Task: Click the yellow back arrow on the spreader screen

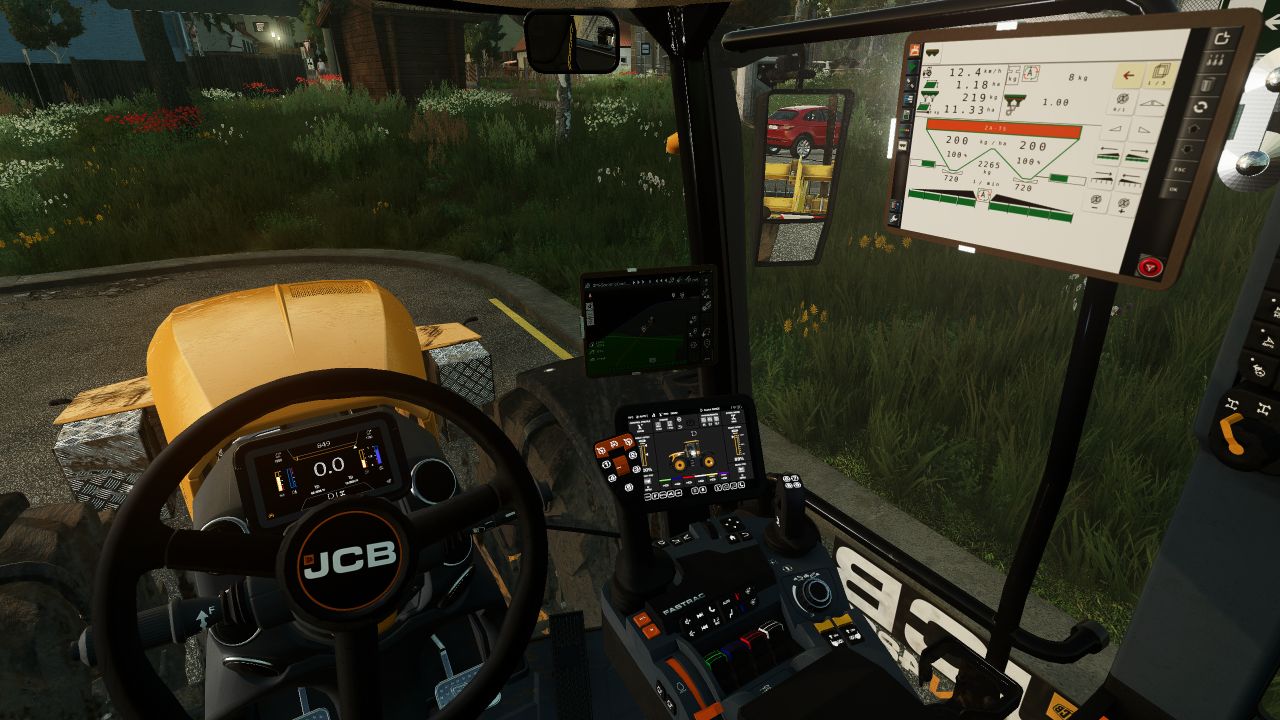Action: click(x=1128, y=74)
